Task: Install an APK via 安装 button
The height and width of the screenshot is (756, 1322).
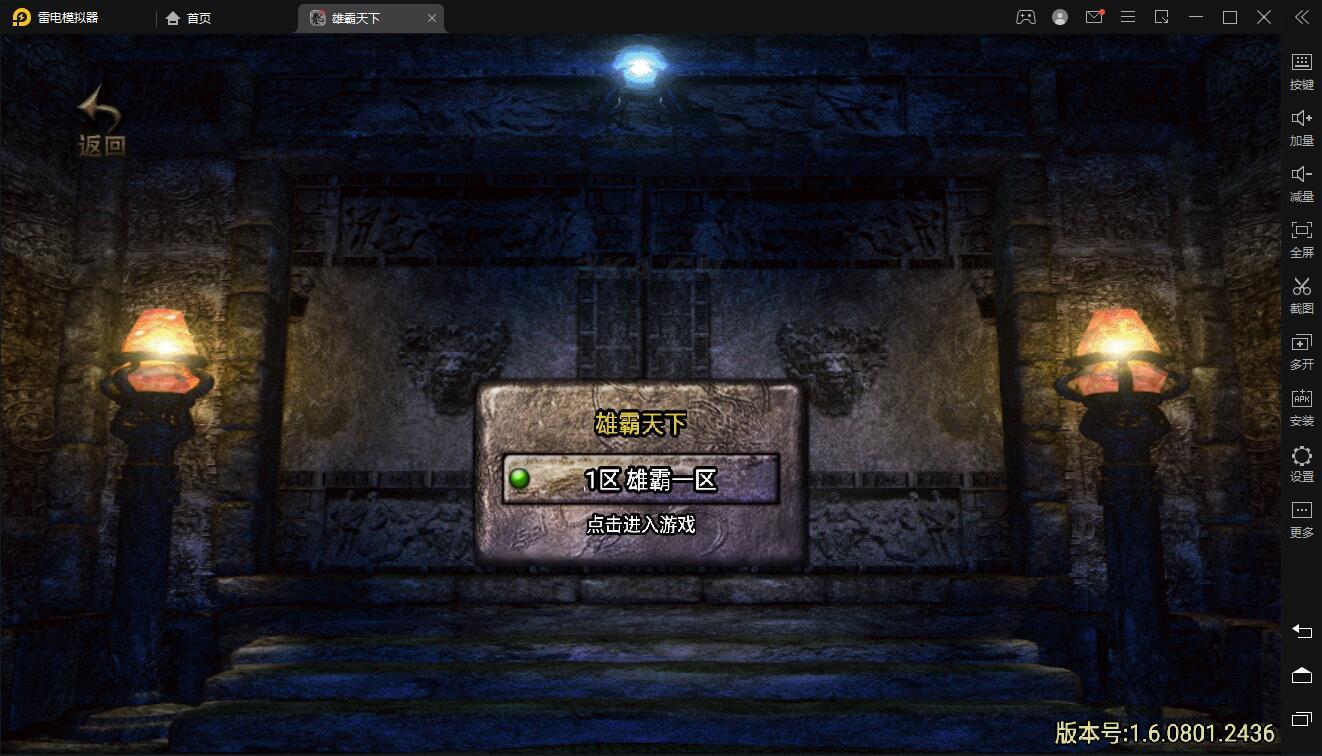Action: click(x=1301, y=406)
